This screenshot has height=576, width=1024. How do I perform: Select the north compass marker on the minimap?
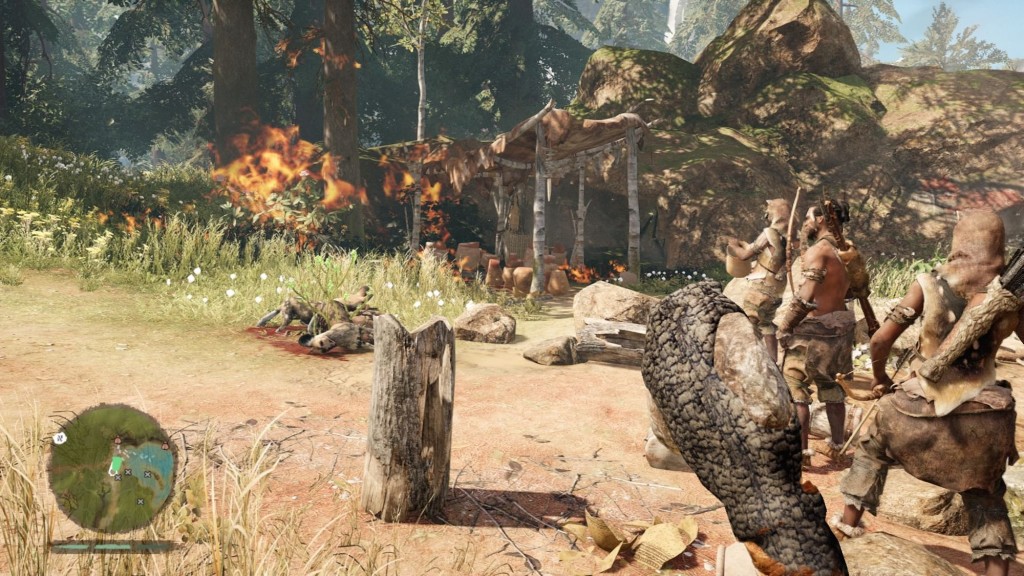point(60,438)
